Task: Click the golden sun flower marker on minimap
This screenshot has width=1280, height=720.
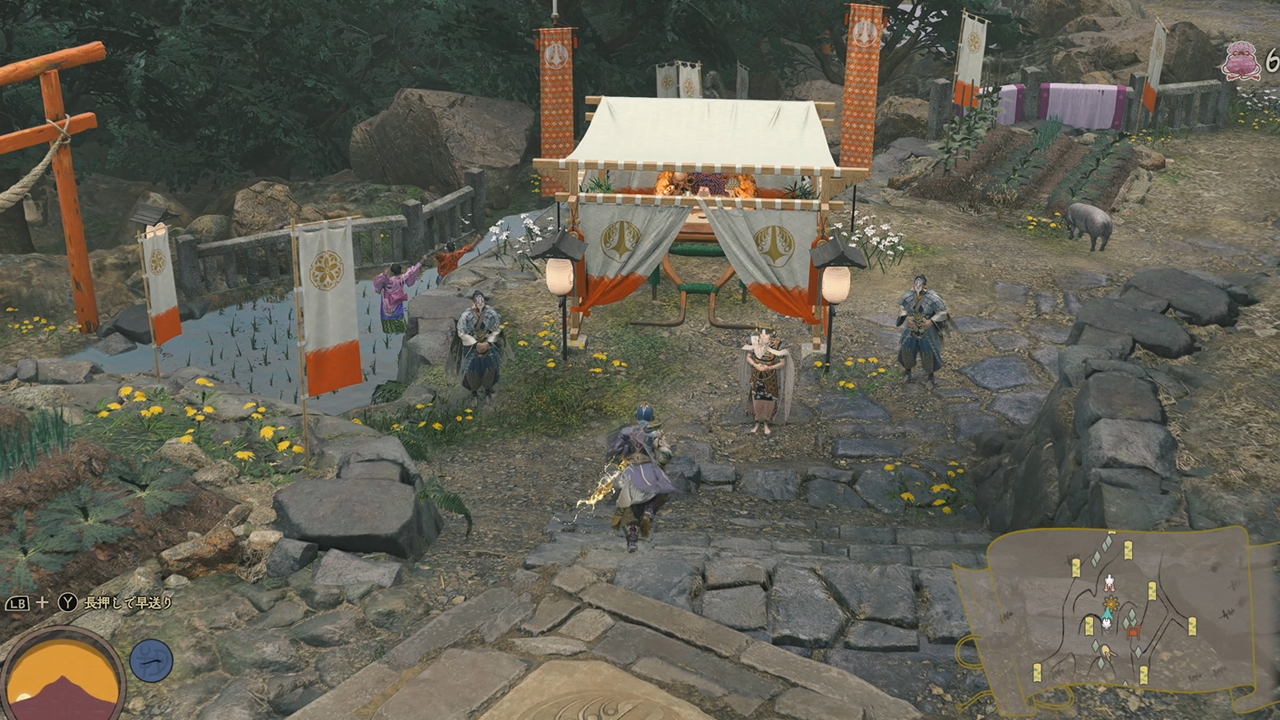Action: [1110, 603]
